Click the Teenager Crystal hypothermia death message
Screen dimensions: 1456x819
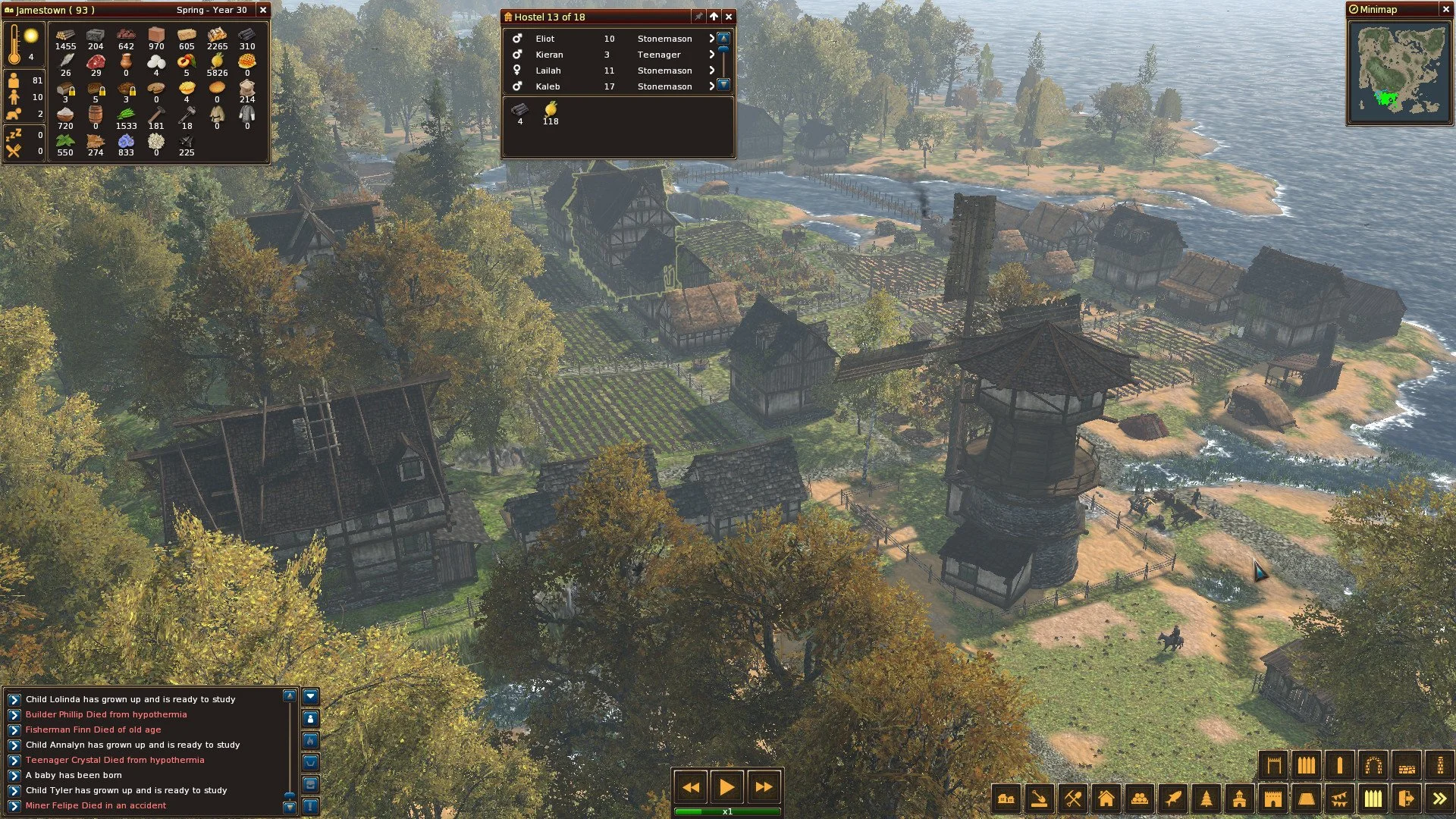[x=114, y=759]
